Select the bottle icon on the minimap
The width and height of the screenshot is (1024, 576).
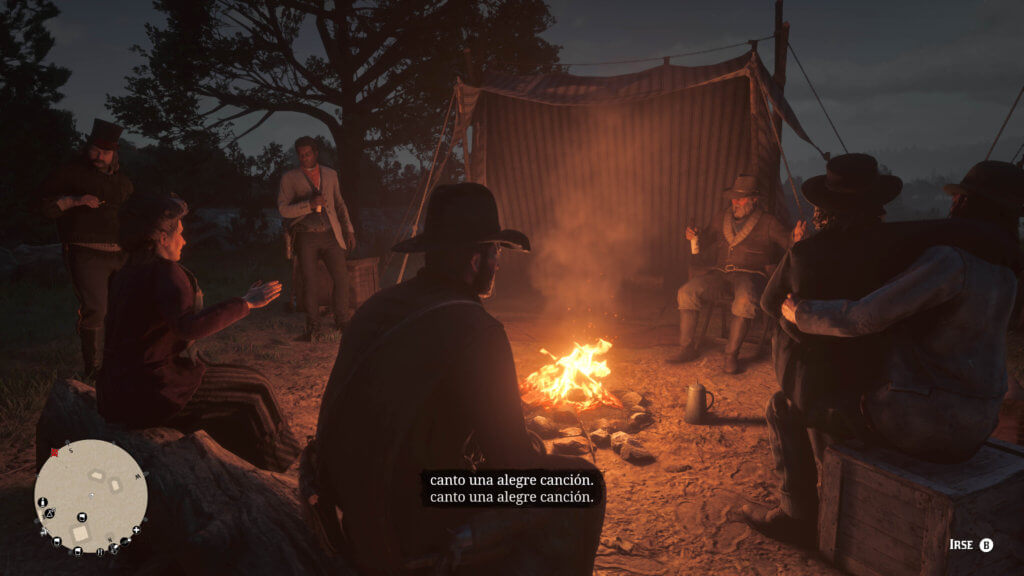coord(42,502)
